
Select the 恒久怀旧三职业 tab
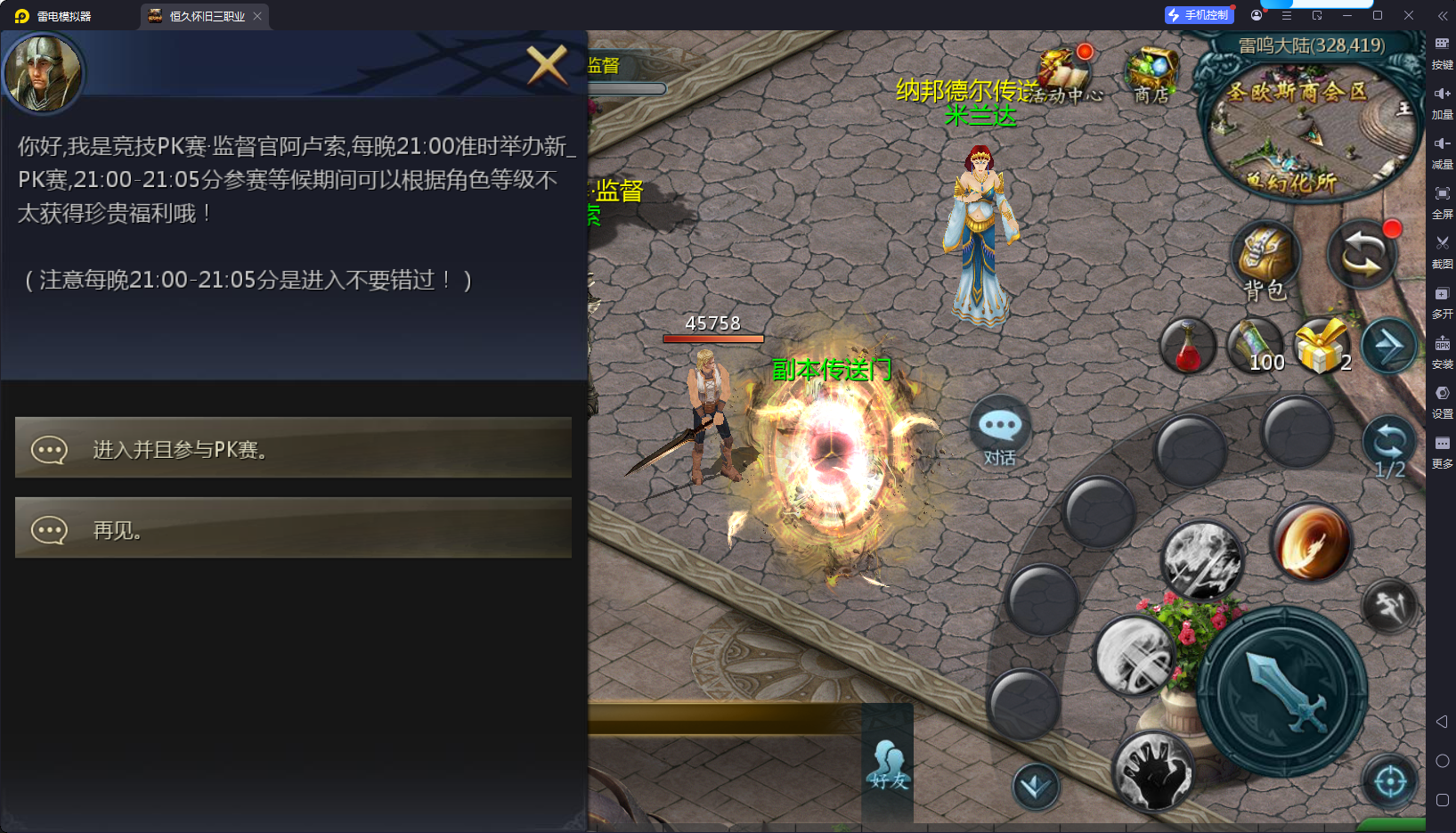pyautogui.click(x=203, y=15)
